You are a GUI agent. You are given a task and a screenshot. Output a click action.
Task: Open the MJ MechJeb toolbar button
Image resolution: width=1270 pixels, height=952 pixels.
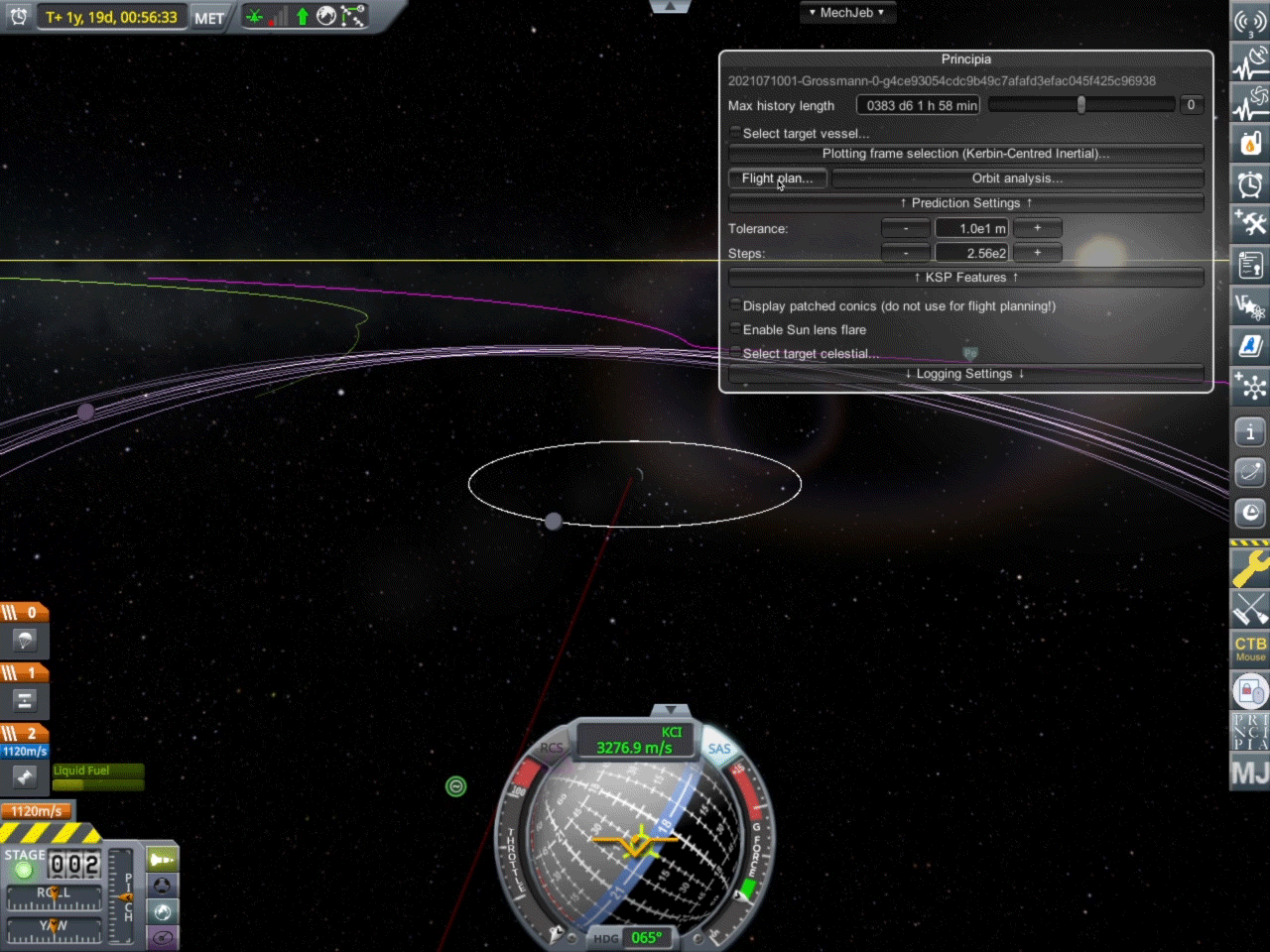click(x=1250, y=773)
